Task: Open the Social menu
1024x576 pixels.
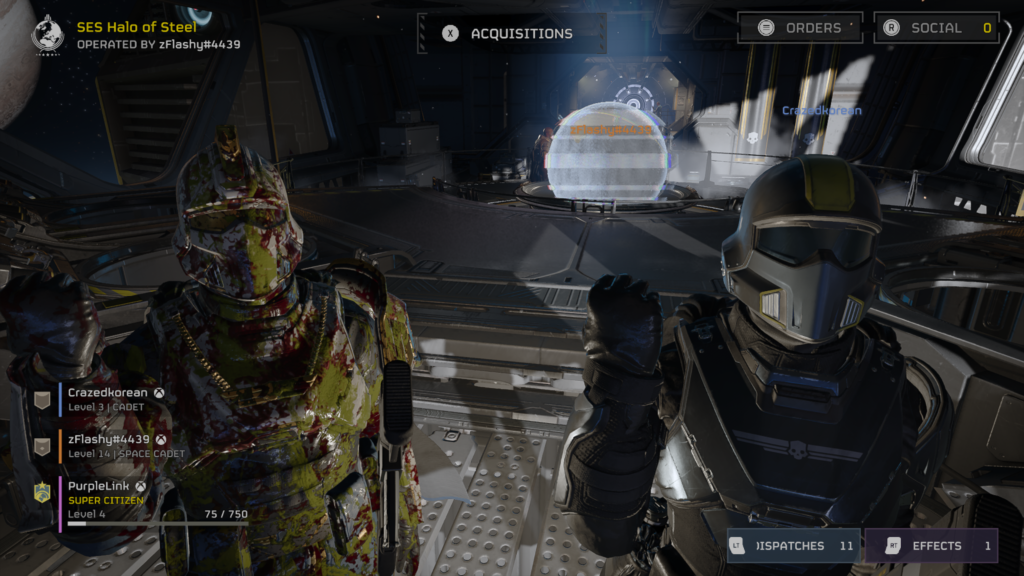Action: (936, 28)
